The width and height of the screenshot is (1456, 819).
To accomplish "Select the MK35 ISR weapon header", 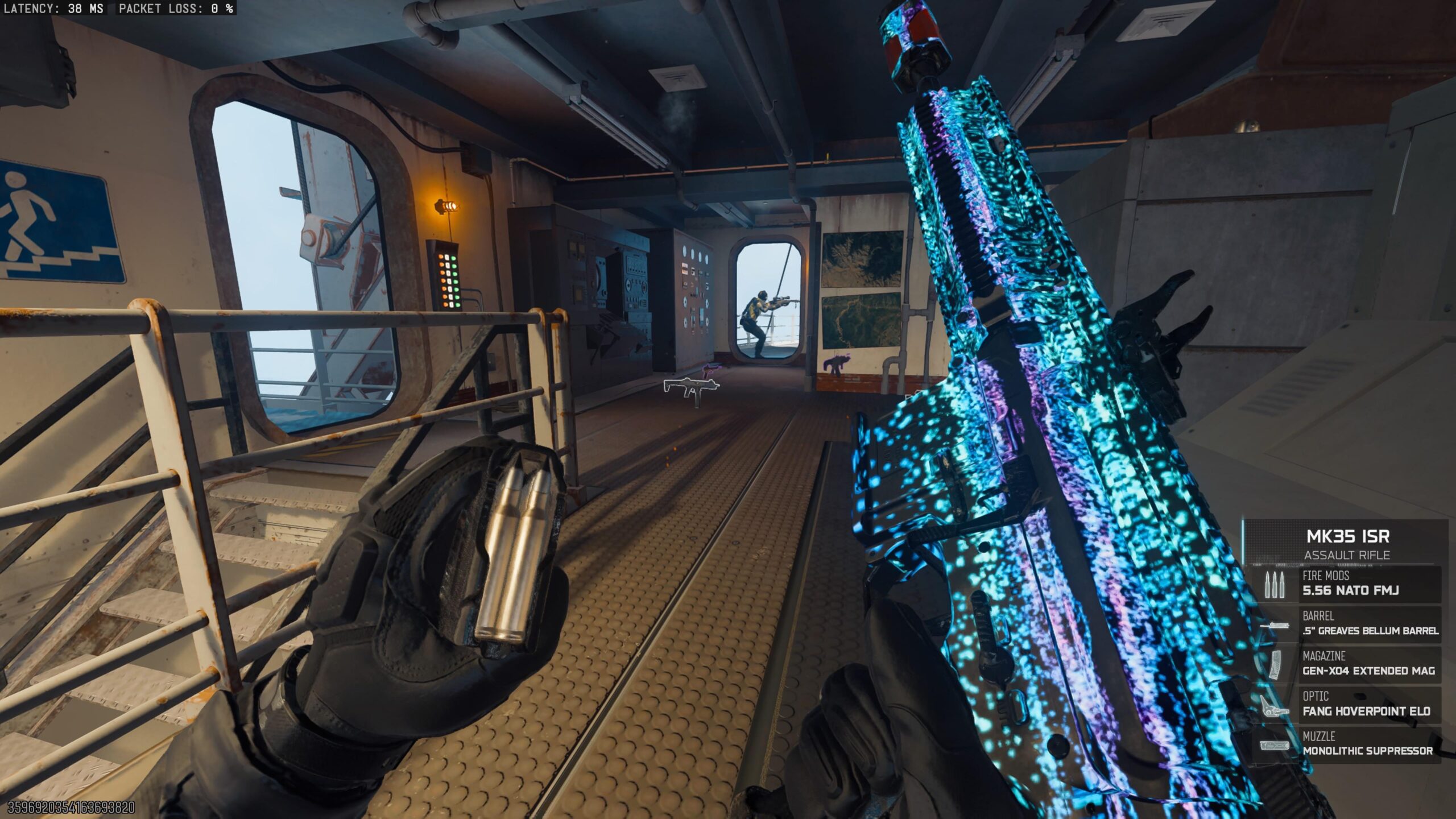I will pos(1347,543).
